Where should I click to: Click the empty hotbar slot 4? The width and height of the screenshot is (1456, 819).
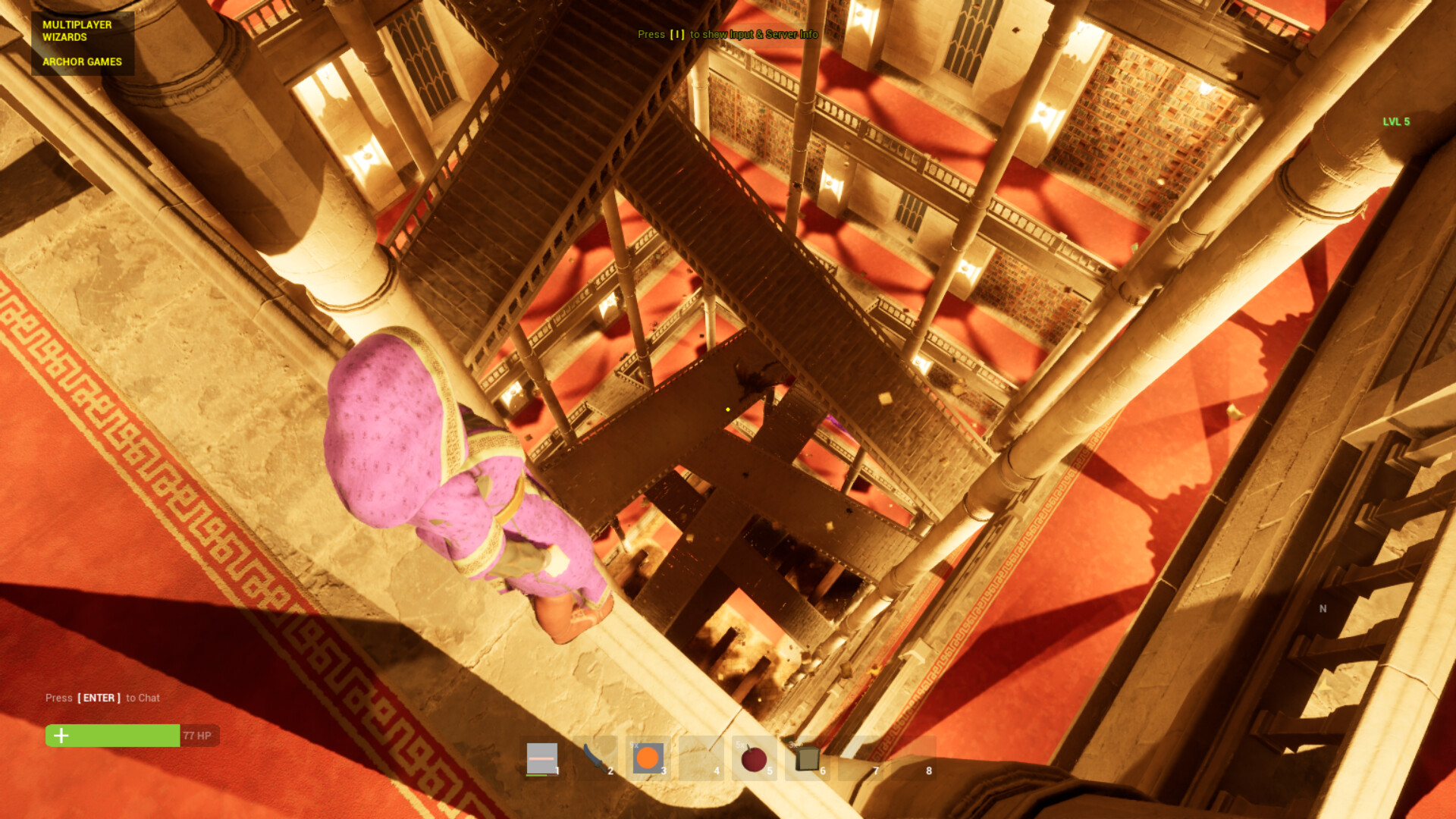coord(701,758)
